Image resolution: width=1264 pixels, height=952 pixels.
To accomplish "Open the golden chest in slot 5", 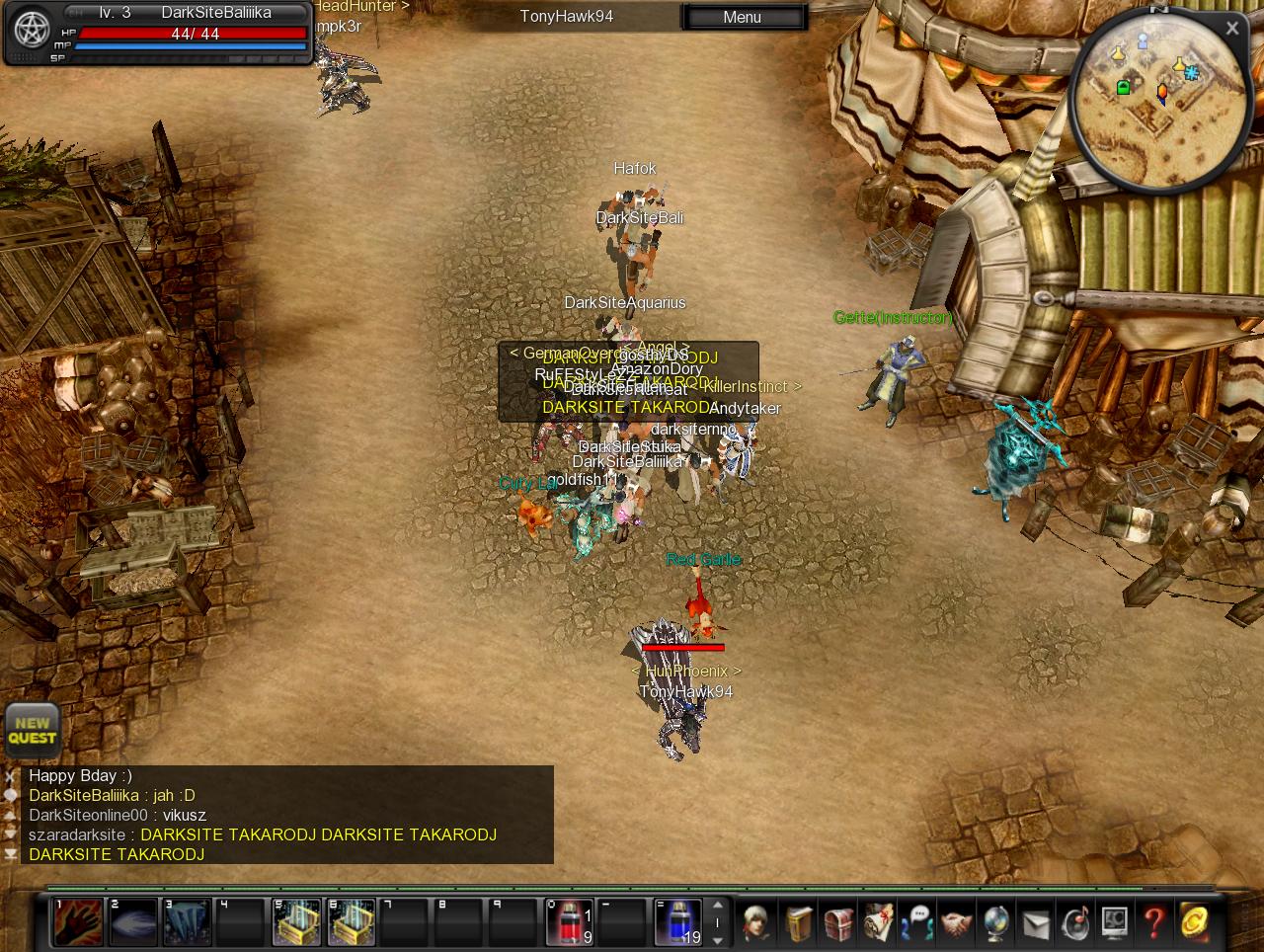I will 297,922.
